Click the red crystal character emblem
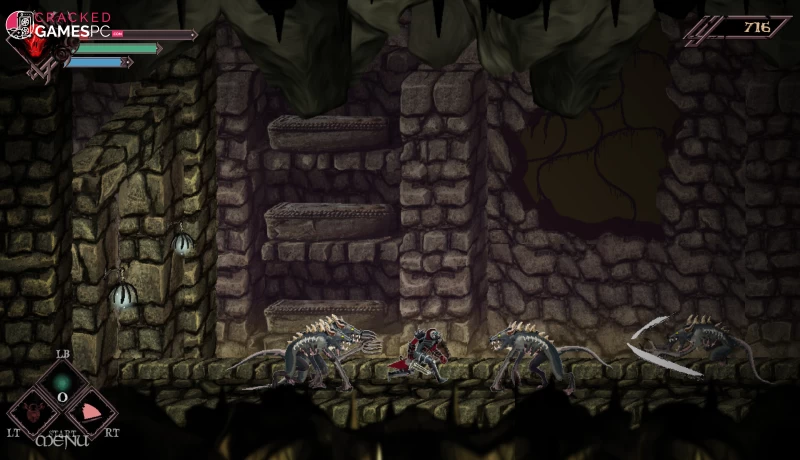This screenshot has height=460, width=800. coord(38,45)
